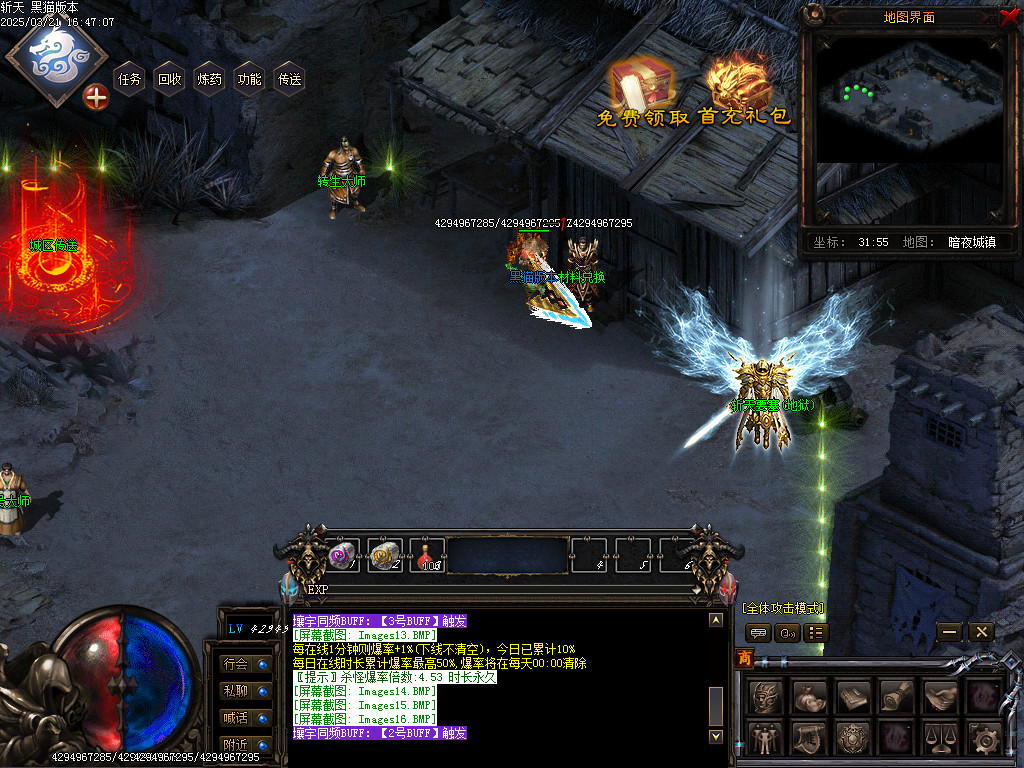
Task: Open the 功能 functions menu
Action: click(250, 79)
